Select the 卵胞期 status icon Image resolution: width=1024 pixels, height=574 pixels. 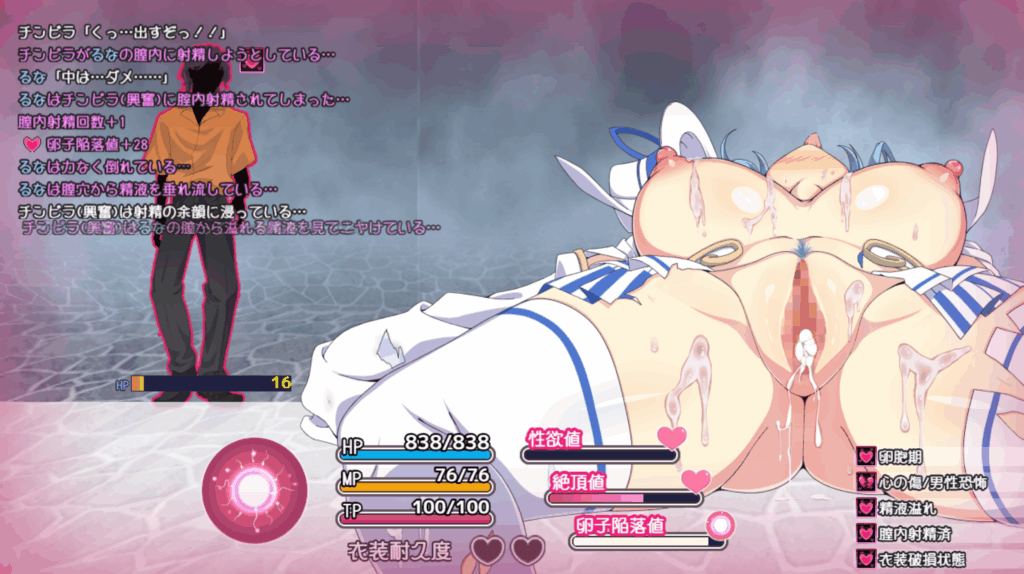pyautogui.click(x=866, y=456)
